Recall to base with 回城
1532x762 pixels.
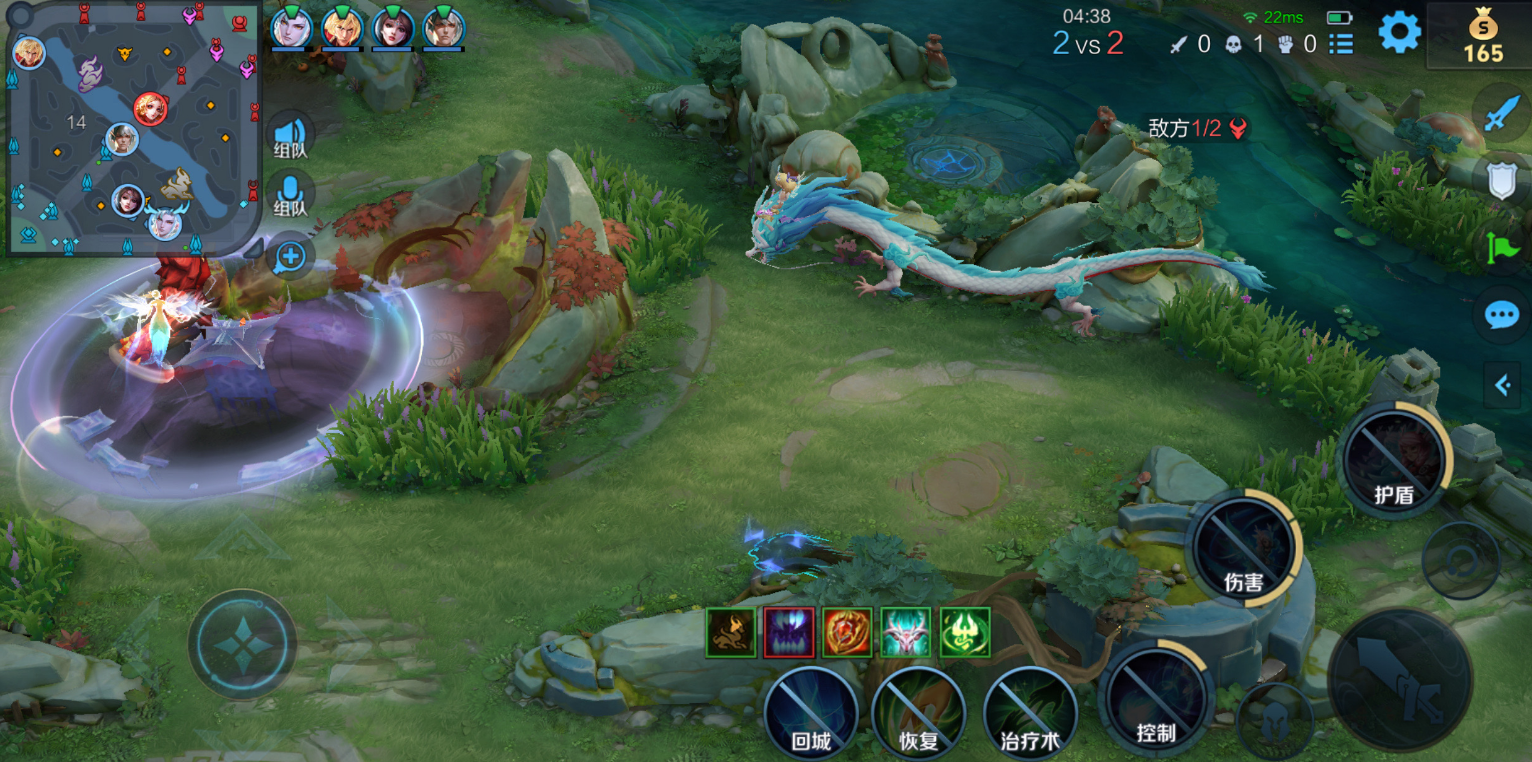pos(810,713)
